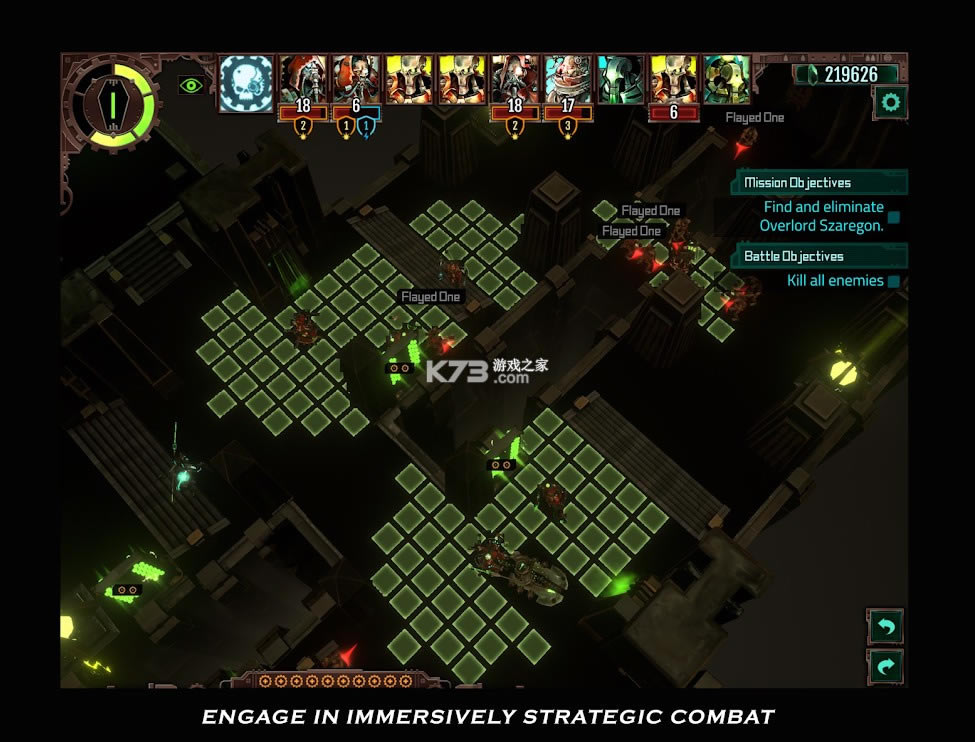Select the dark green Necron warrior portrait
The height and width of the screenshot is (742, 975).
tap(620, 80)
